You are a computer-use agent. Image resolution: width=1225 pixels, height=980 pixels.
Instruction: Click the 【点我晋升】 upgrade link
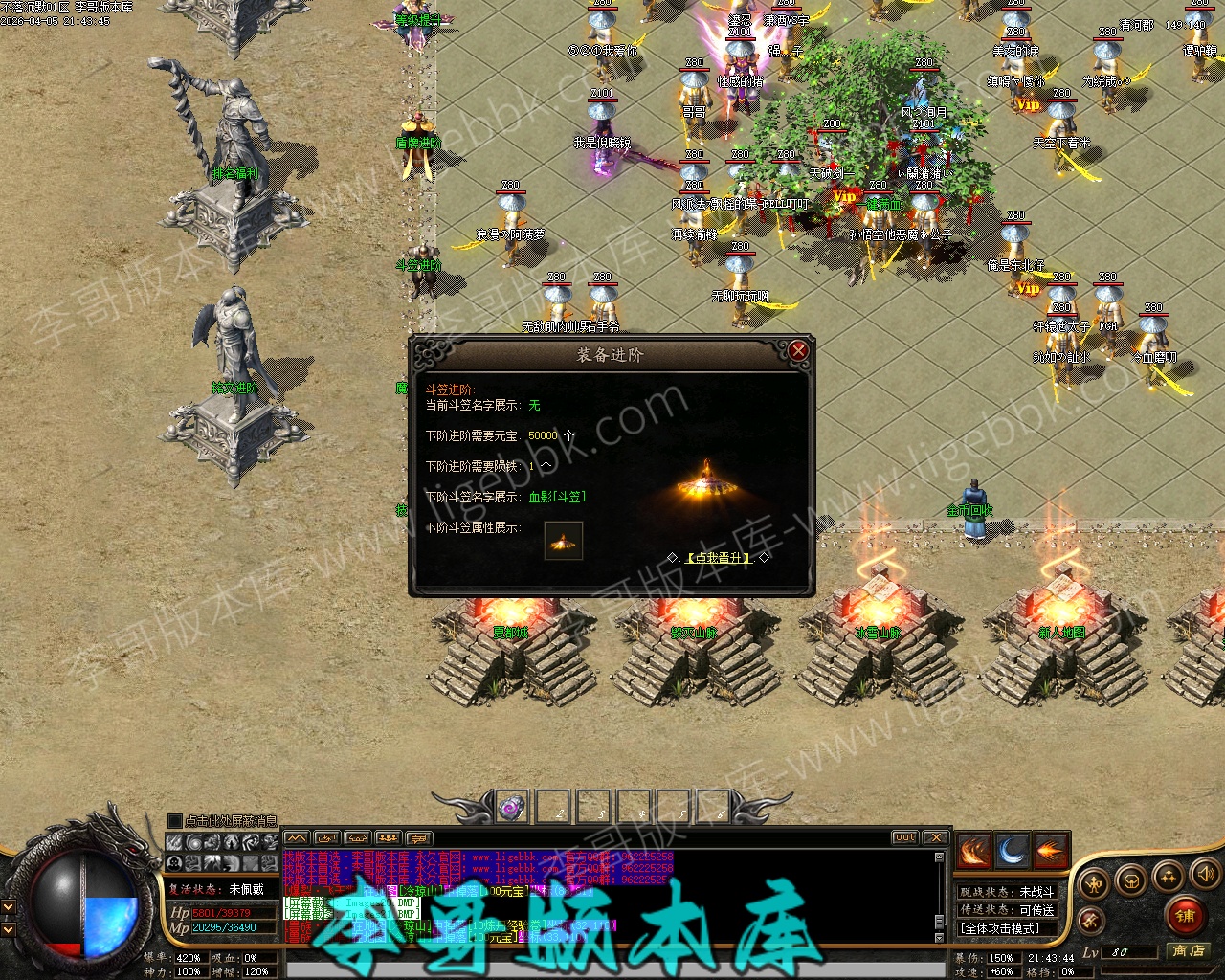tap(720, 558)
